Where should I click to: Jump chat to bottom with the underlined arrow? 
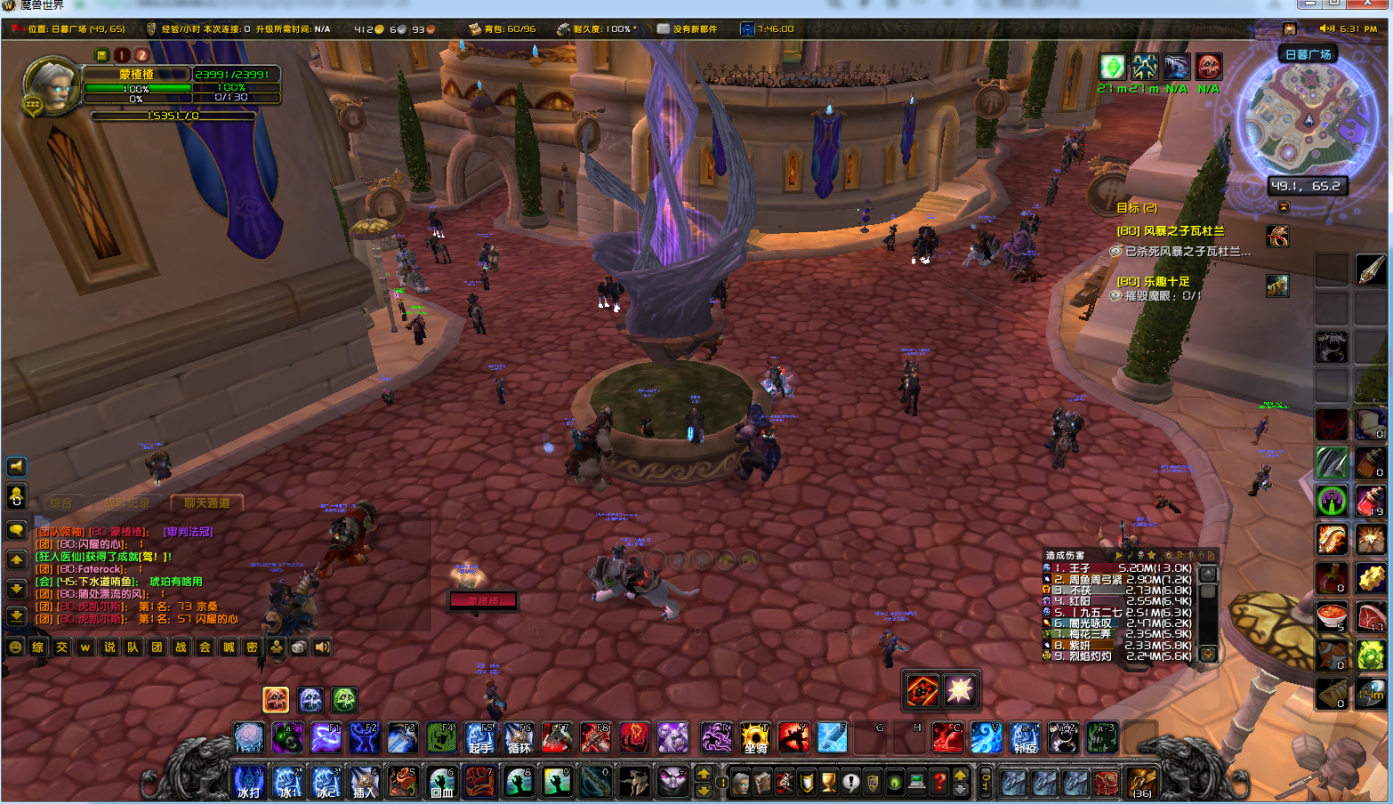16,616
